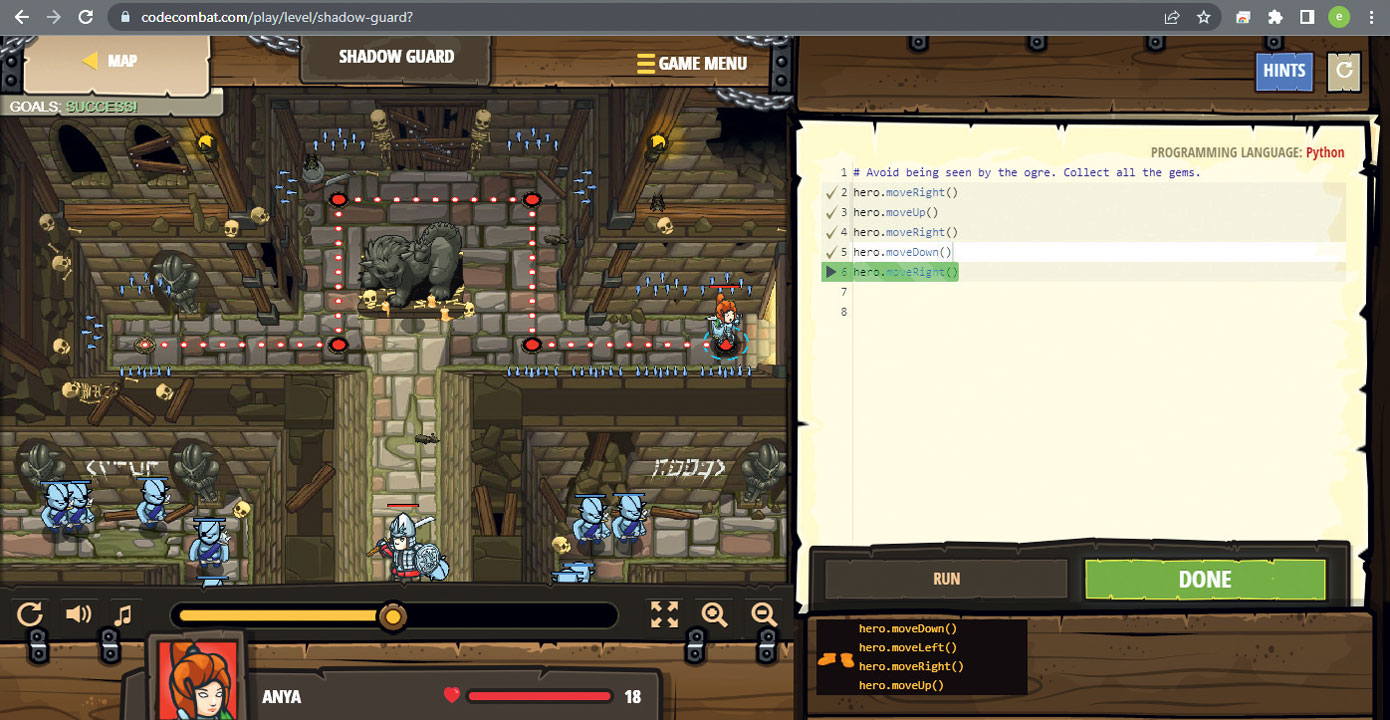Click the playback timeline scrubber knob

pos(393,616)
